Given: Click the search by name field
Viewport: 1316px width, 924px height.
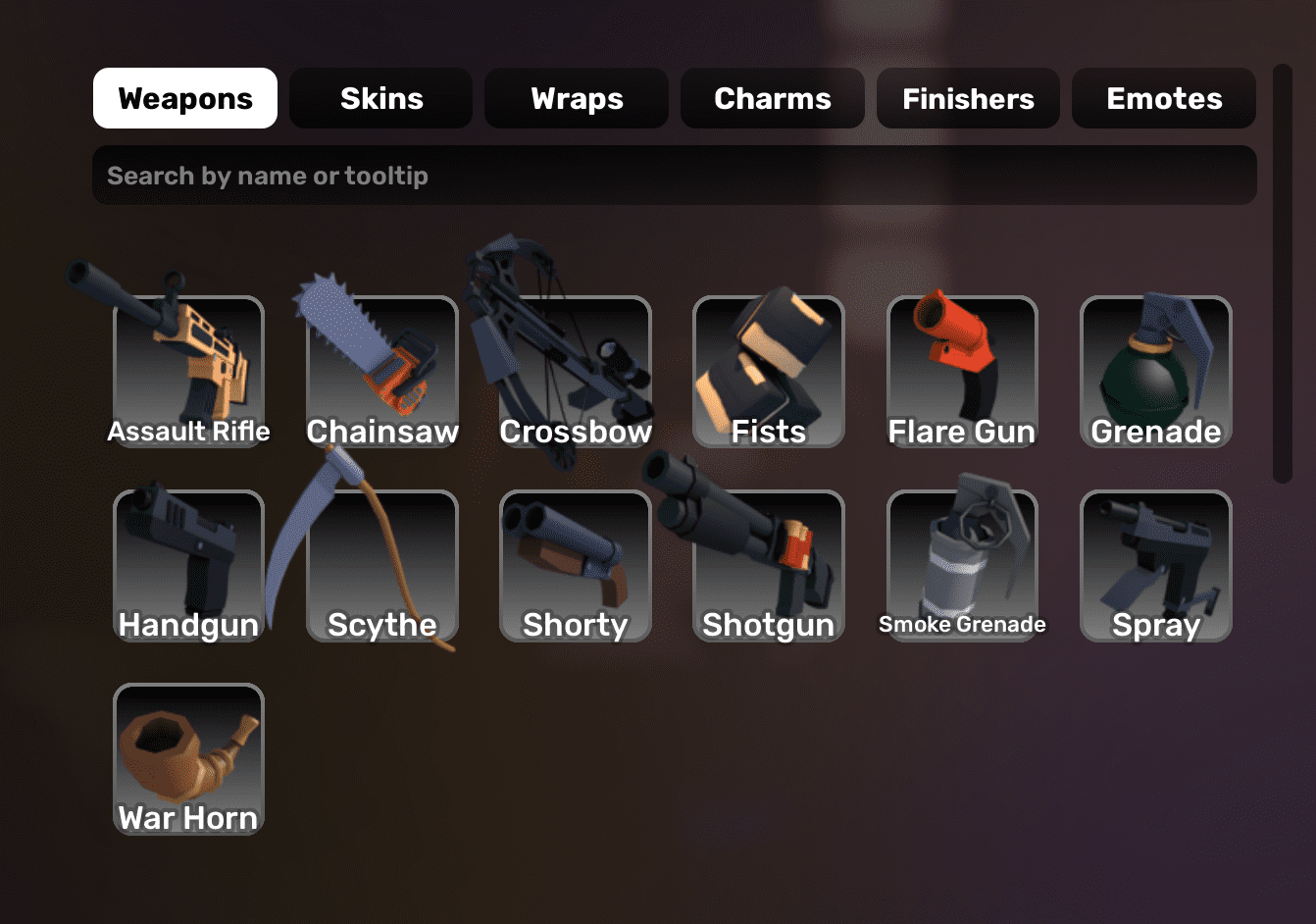Looking at the screenshot, I should pos(674,175).
